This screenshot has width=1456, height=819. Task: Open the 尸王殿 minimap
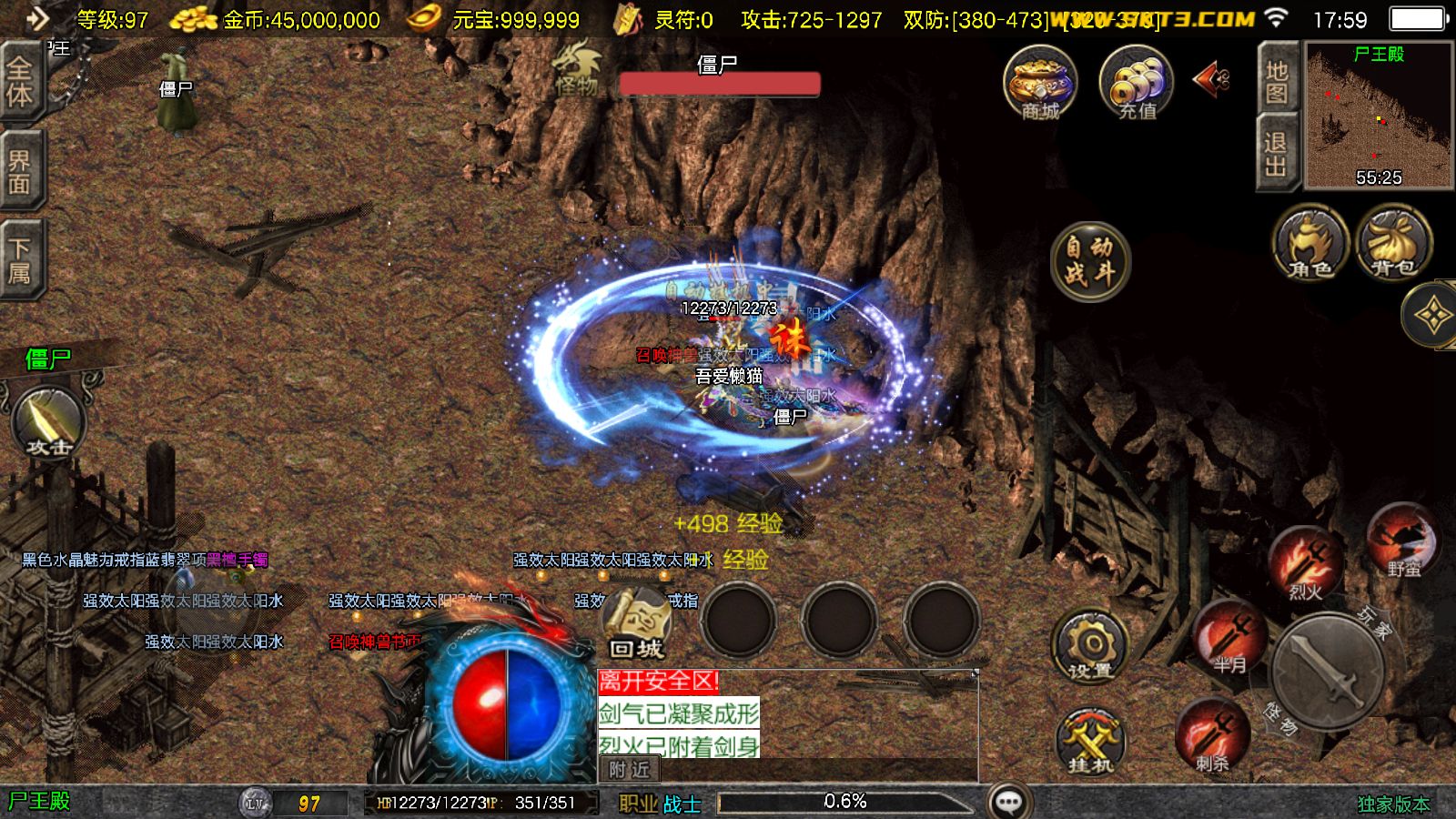pyautogui.click(x=1378, y=115)
